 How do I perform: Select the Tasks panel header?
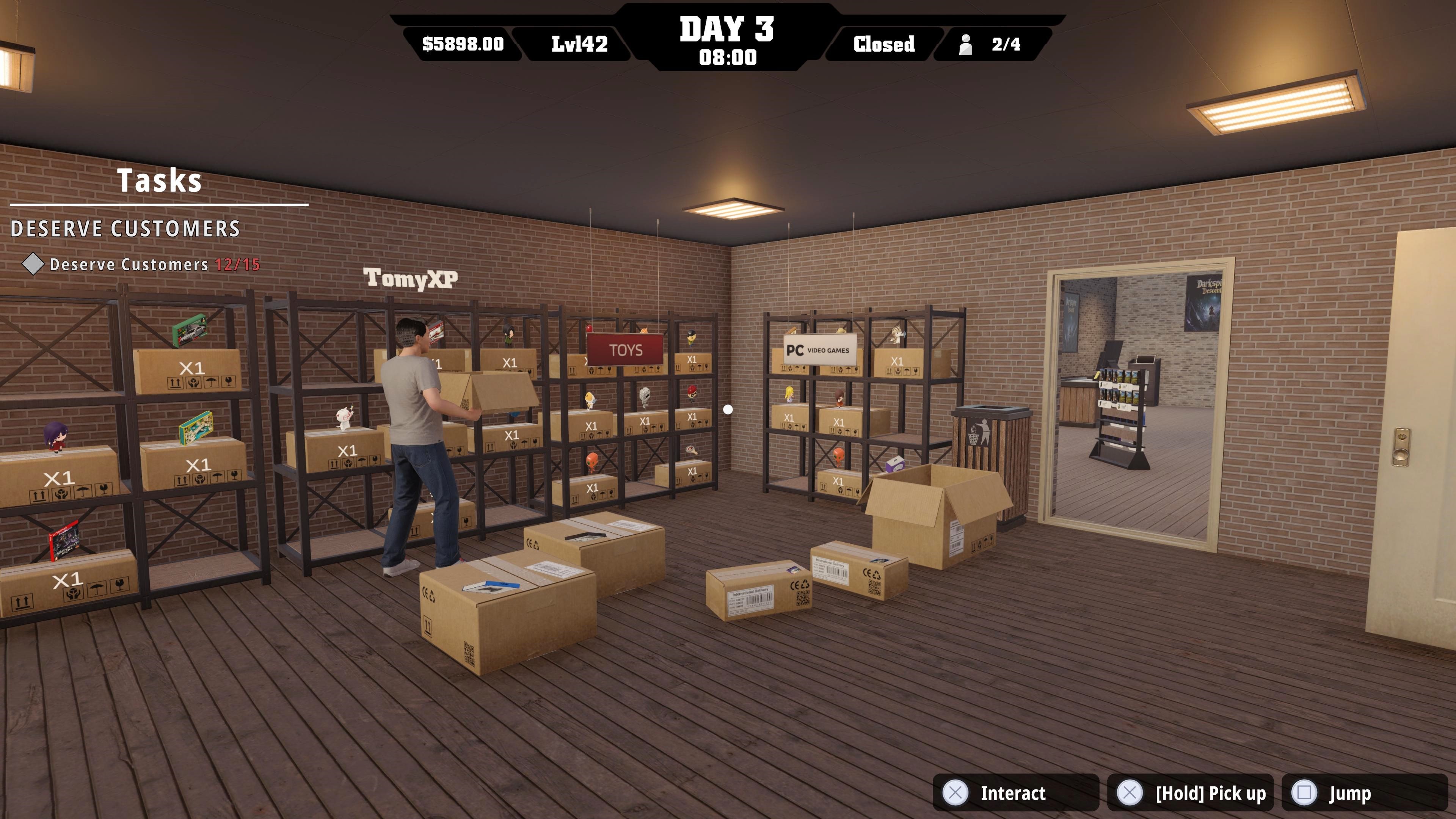(159, 181)
